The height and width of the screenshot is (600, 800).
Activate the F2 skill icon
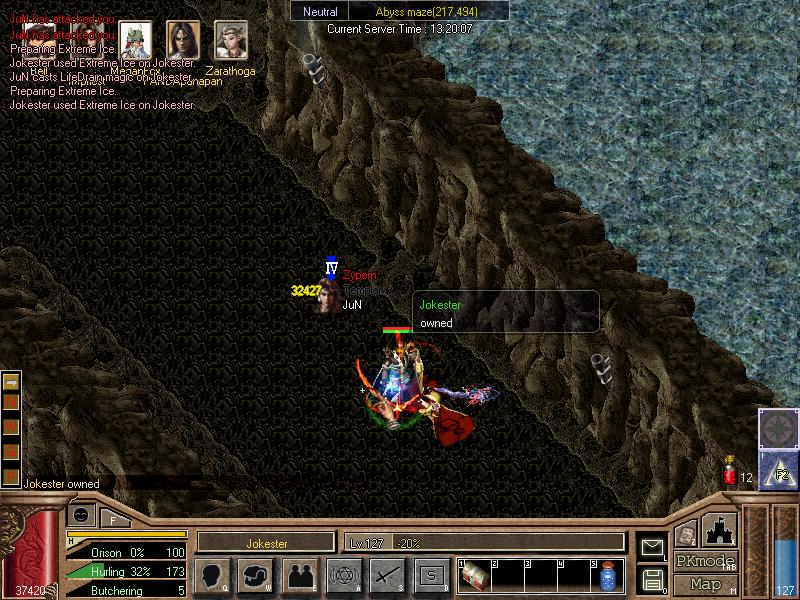pos(779,470)
